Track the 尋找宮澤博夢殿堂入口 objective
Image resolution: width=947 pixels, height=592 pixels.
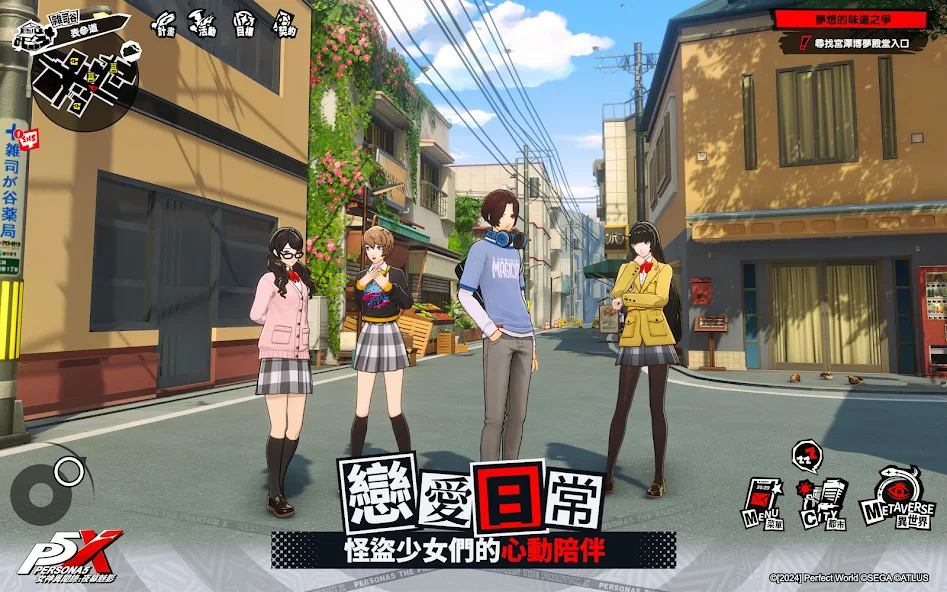(x=858, y=42)
